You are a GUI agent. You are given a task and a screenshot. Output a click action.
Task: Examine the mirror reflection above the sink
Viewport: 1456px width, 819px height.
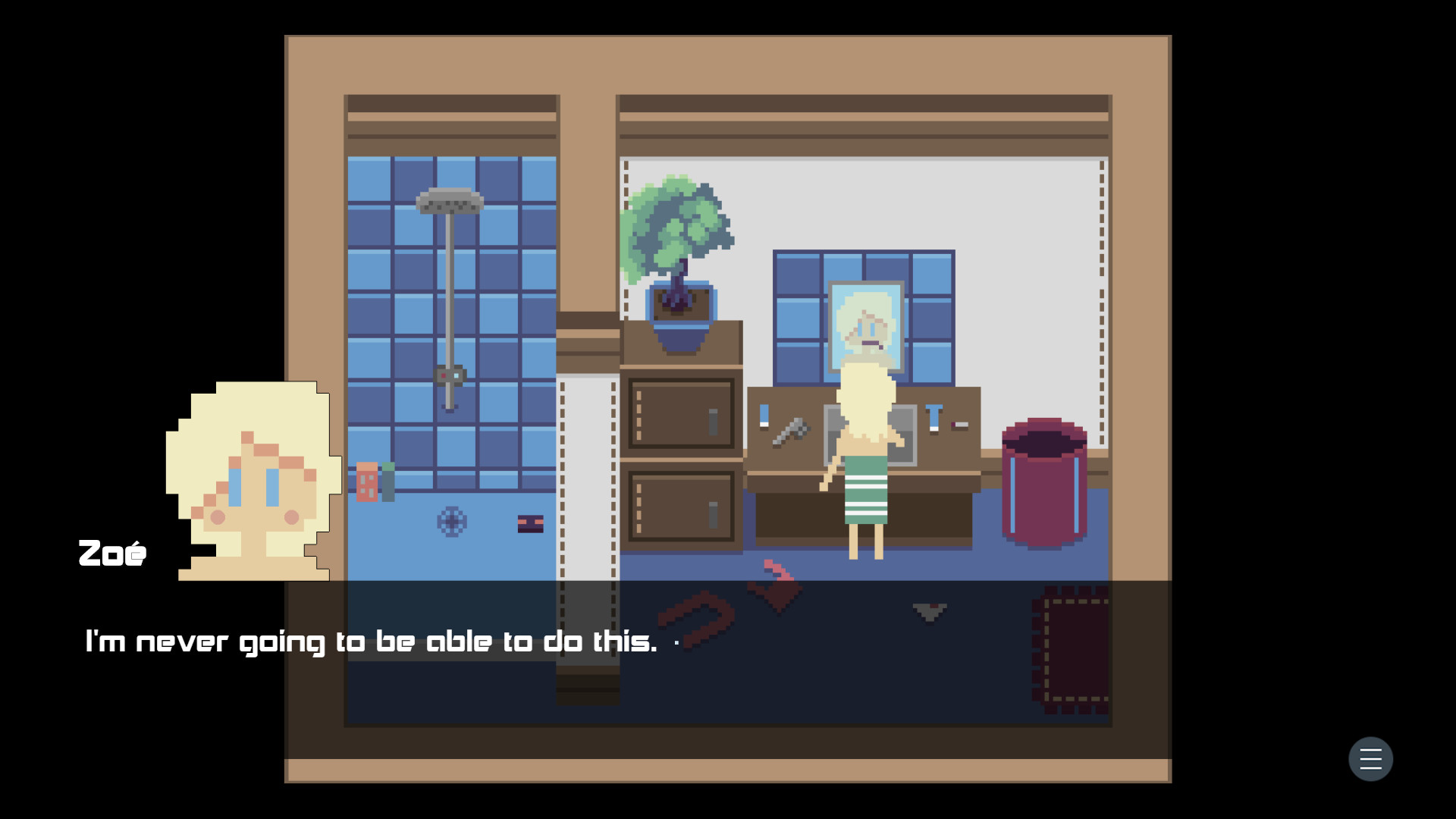tap(867, 322)
